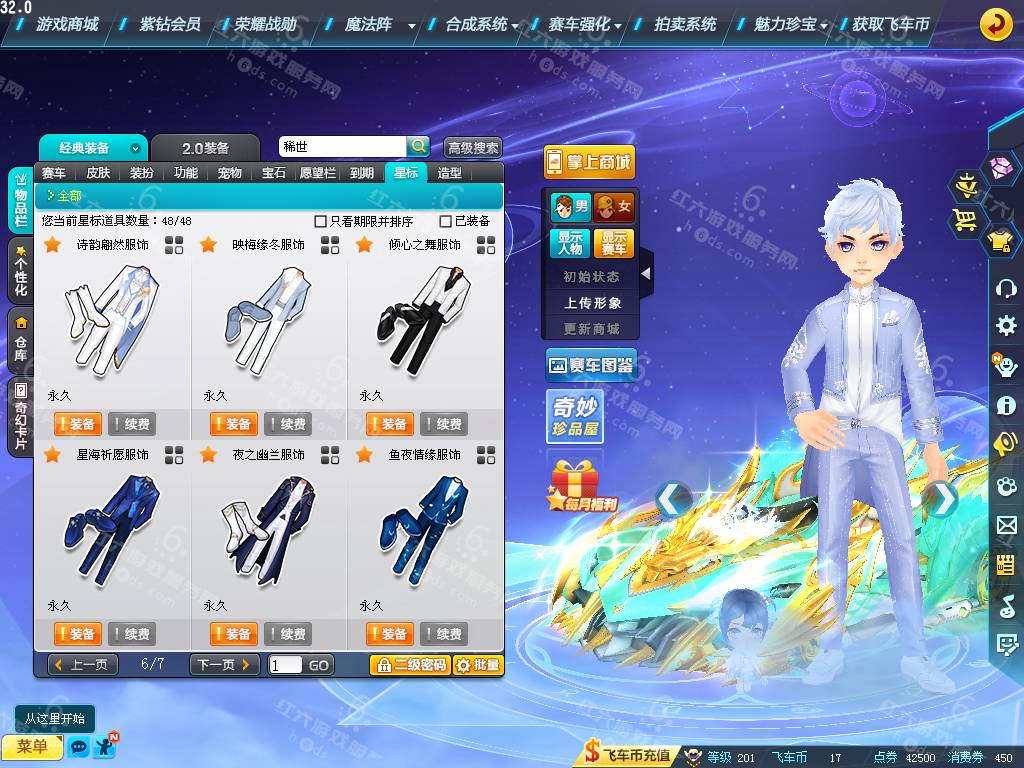Go to the previous page 上一页
Viewport: 1024px width, 768px height.
(x=82, y=665)
